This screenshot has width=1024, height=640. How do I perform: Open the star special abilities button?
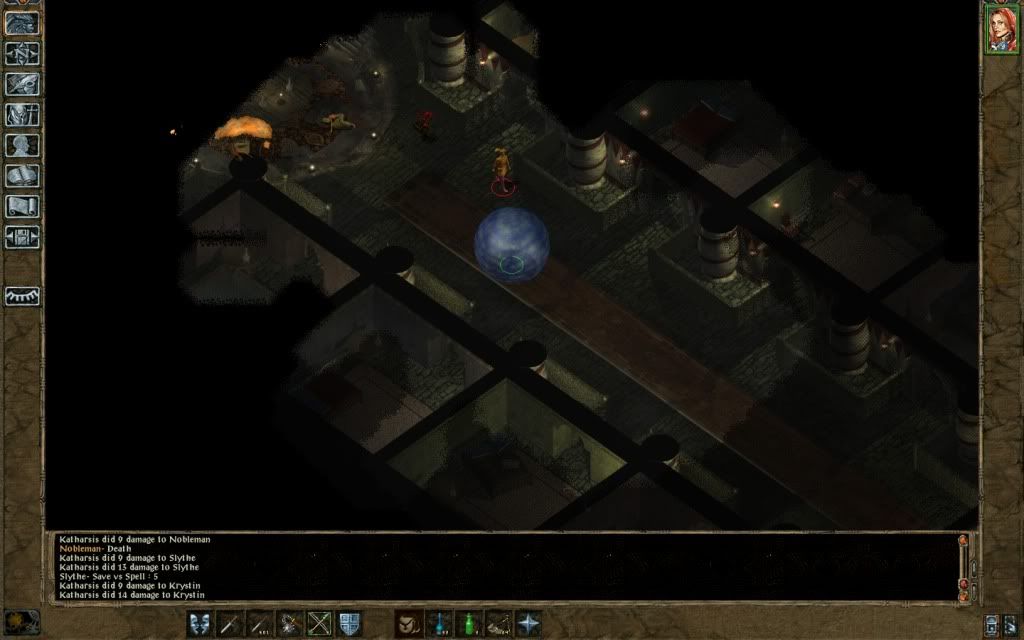point(528,624)
